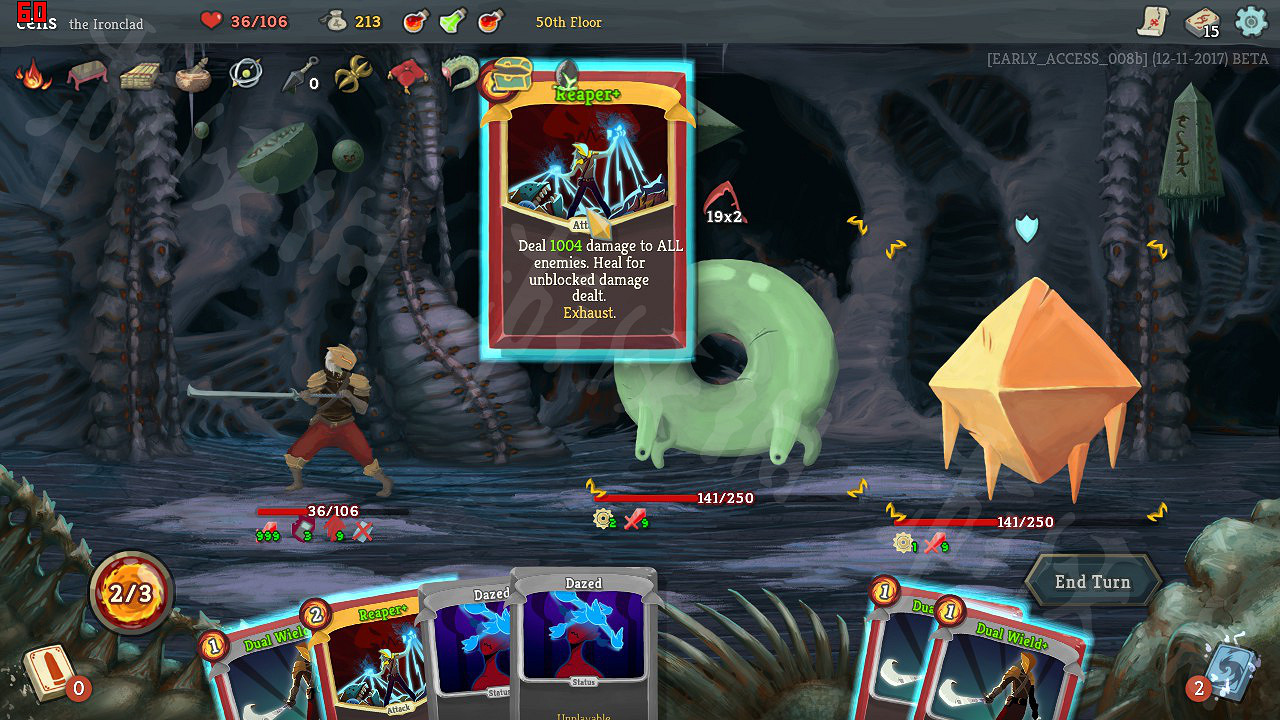Inspect the orbiting sphere relic
The height and width of the screenshot is (720, 1280).
245,74
